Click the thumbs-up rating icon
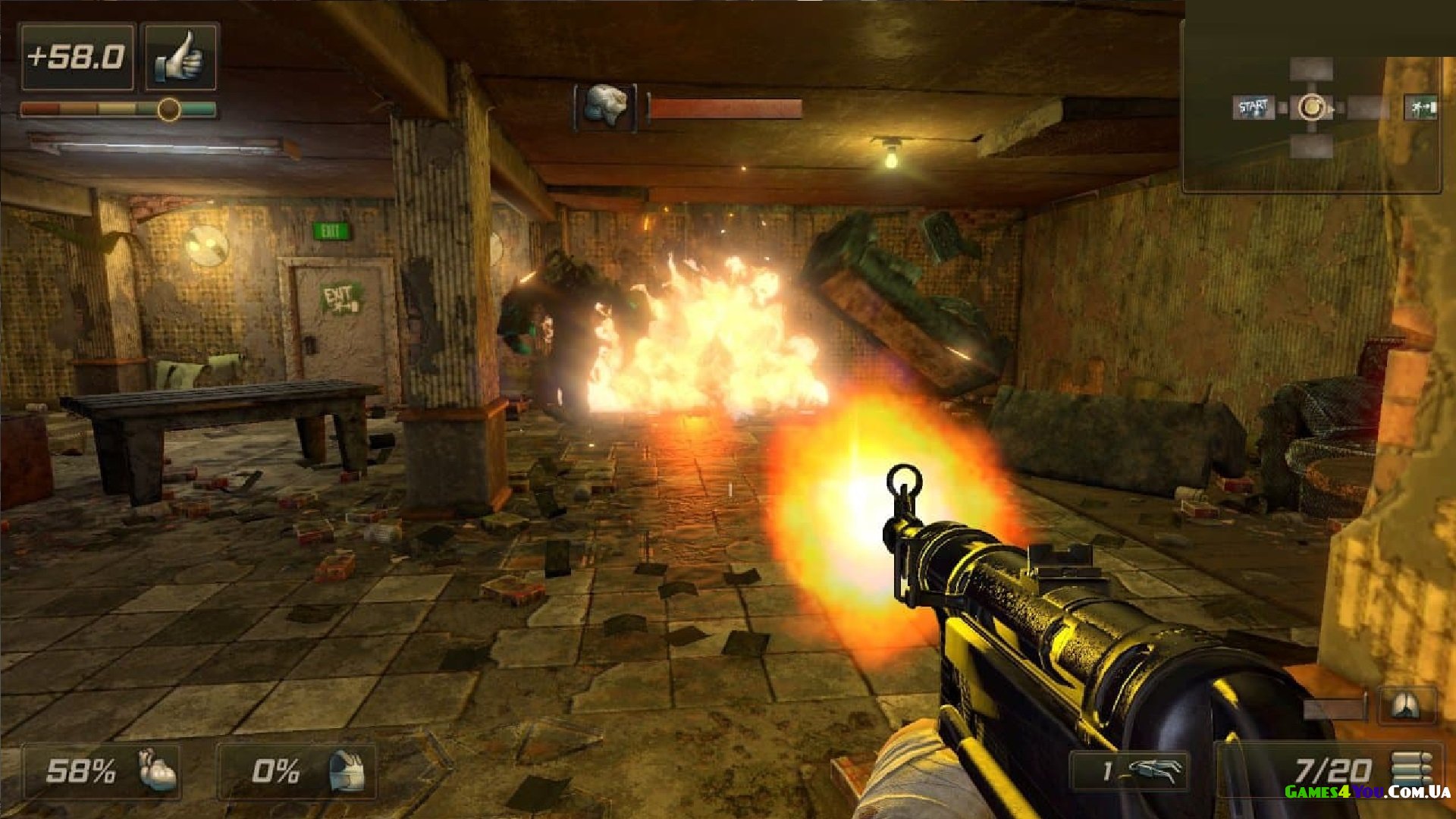 pos(180,57)
